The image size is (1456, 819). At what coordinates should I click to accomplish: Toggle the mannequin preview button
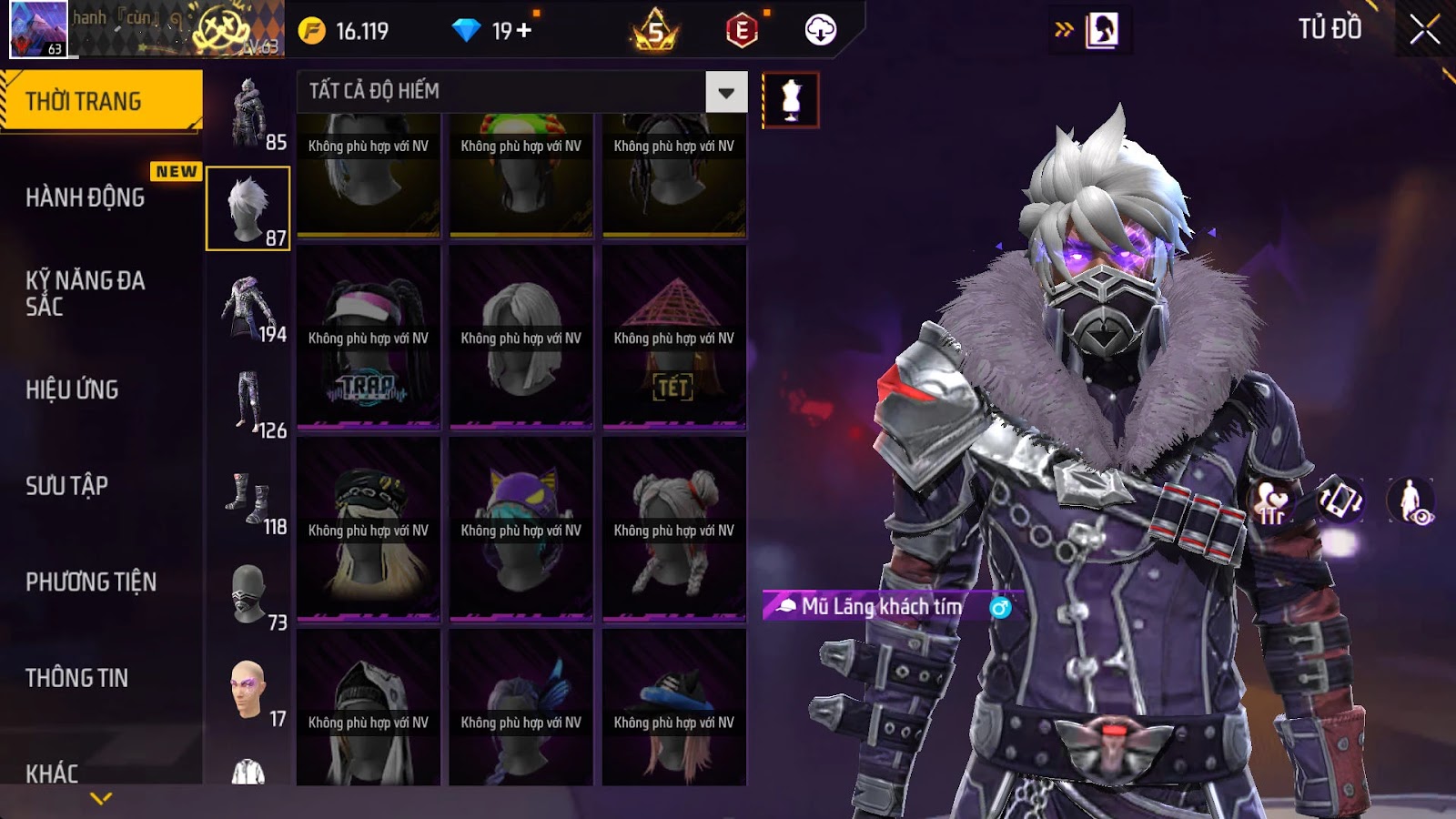[790, 100]
